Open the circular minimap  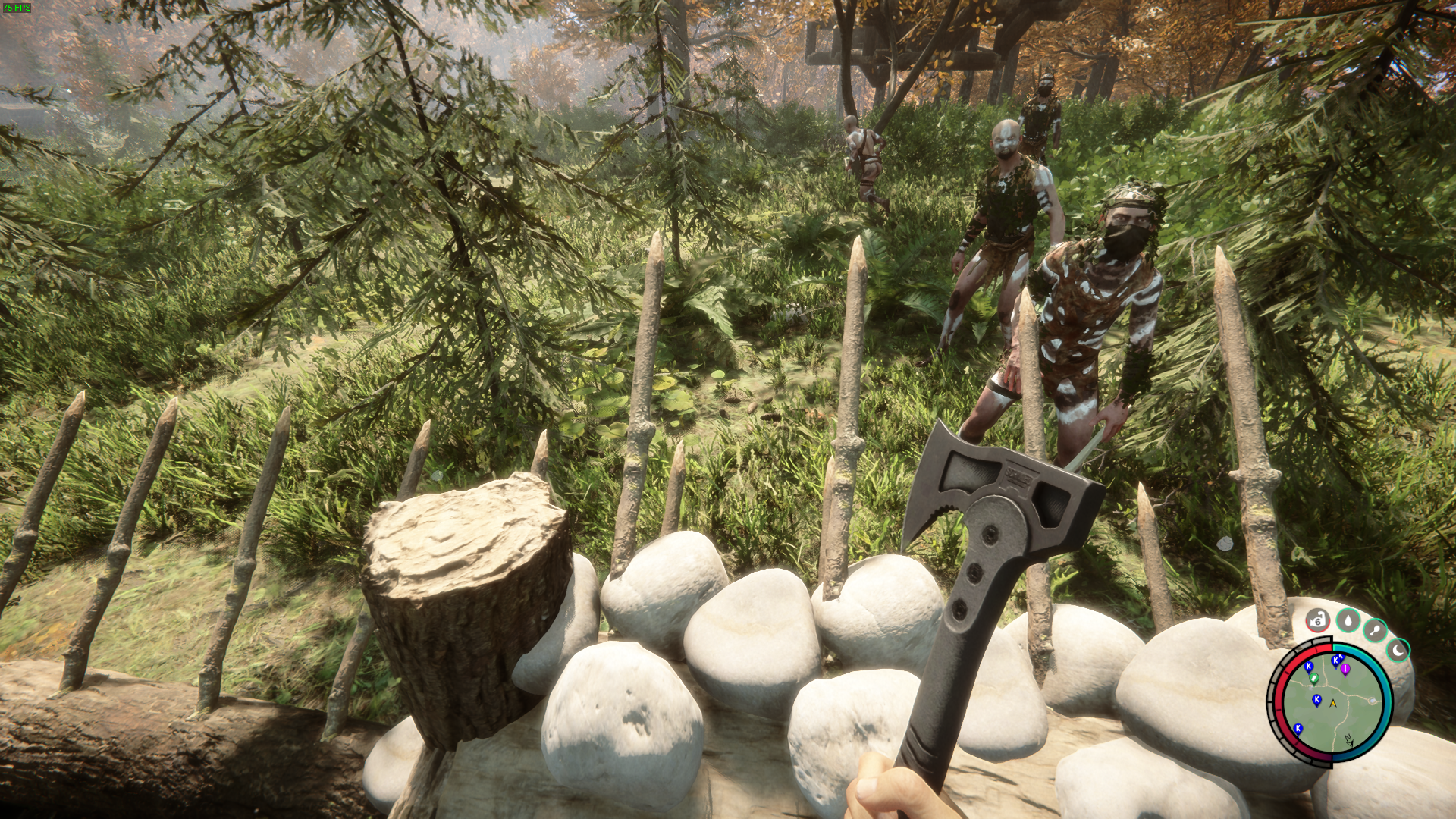[1332, 702]
